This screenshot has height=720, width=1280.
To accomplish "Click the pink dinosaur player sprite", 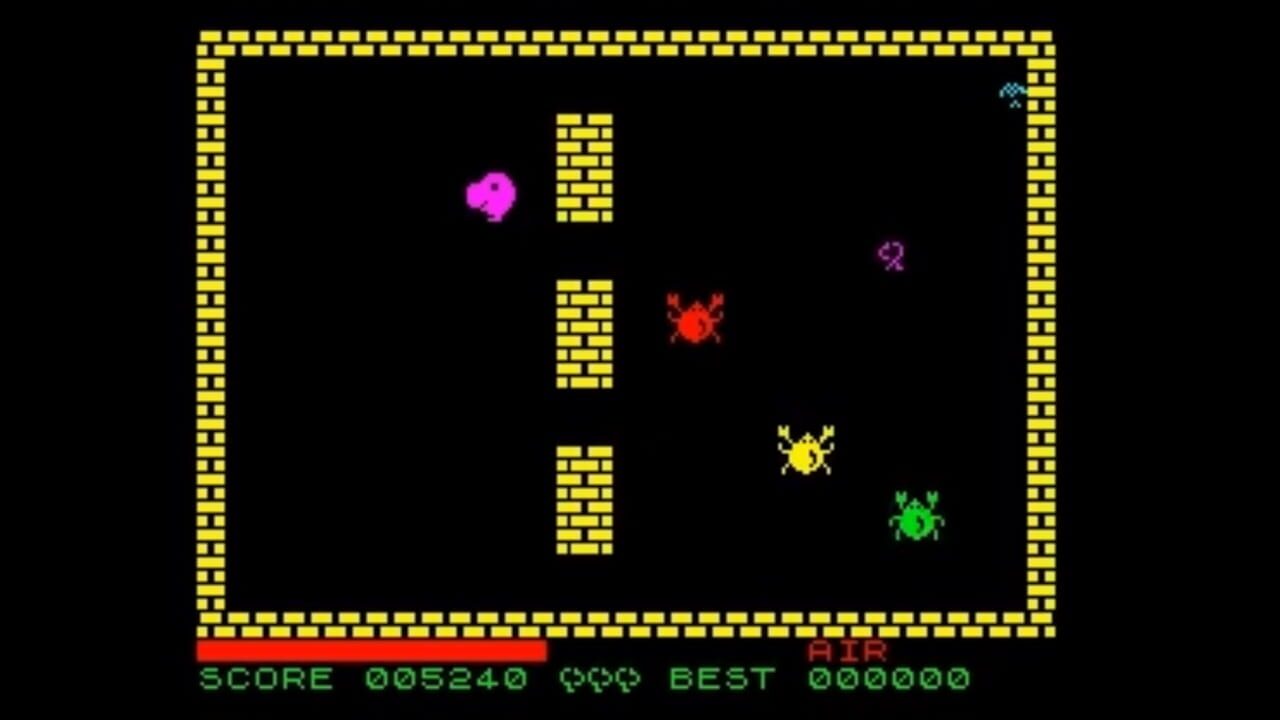I will 490,195.
